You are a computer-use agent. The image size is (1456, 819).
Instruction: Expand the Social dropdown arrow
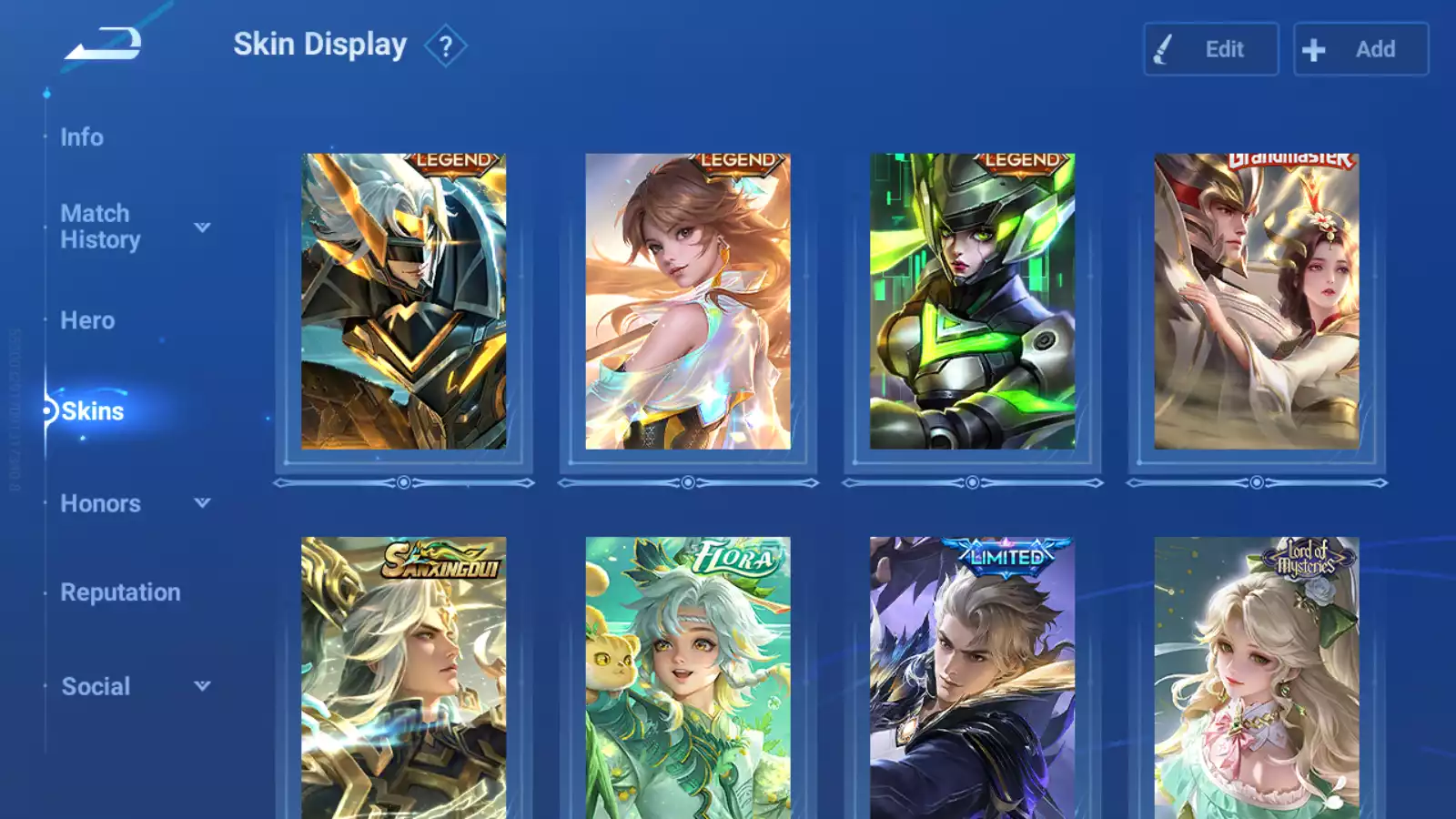(202, 686)
